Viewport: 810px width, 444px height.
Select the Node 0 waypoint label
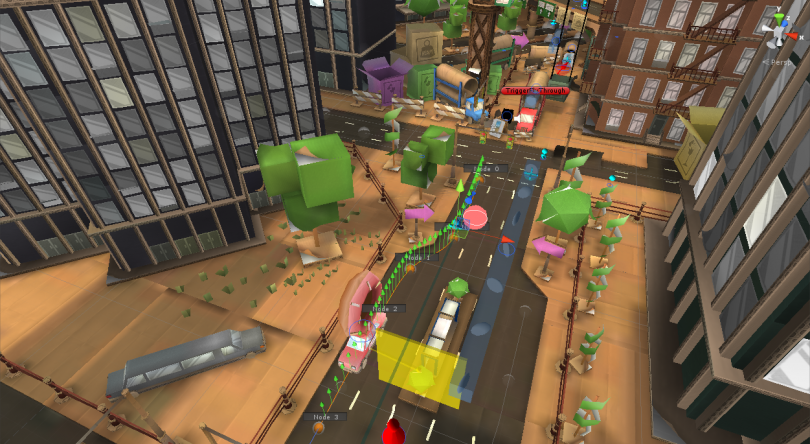[x=484, y=169]
